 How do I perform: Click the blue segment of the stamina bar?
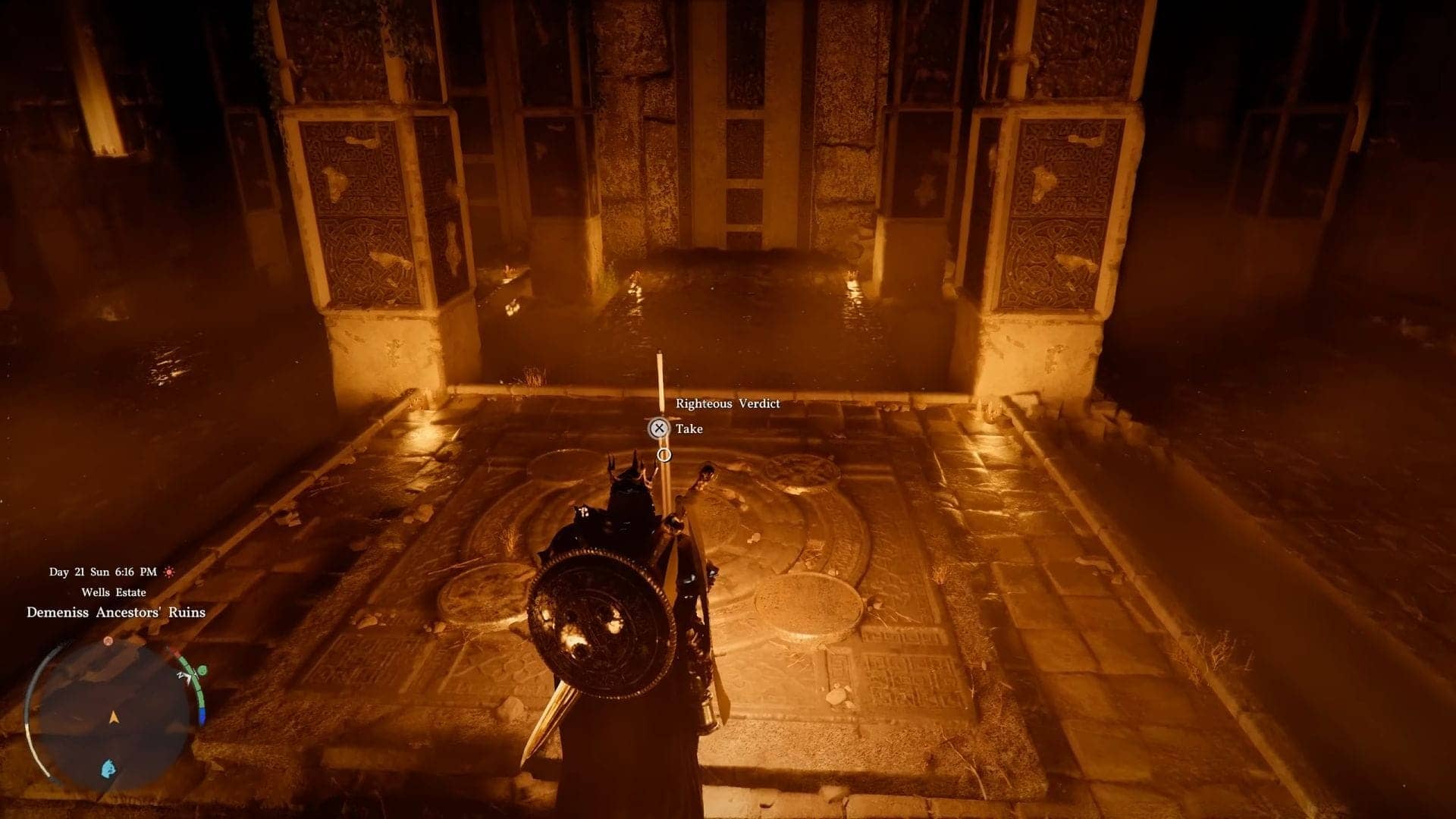(x=202, y=715)
